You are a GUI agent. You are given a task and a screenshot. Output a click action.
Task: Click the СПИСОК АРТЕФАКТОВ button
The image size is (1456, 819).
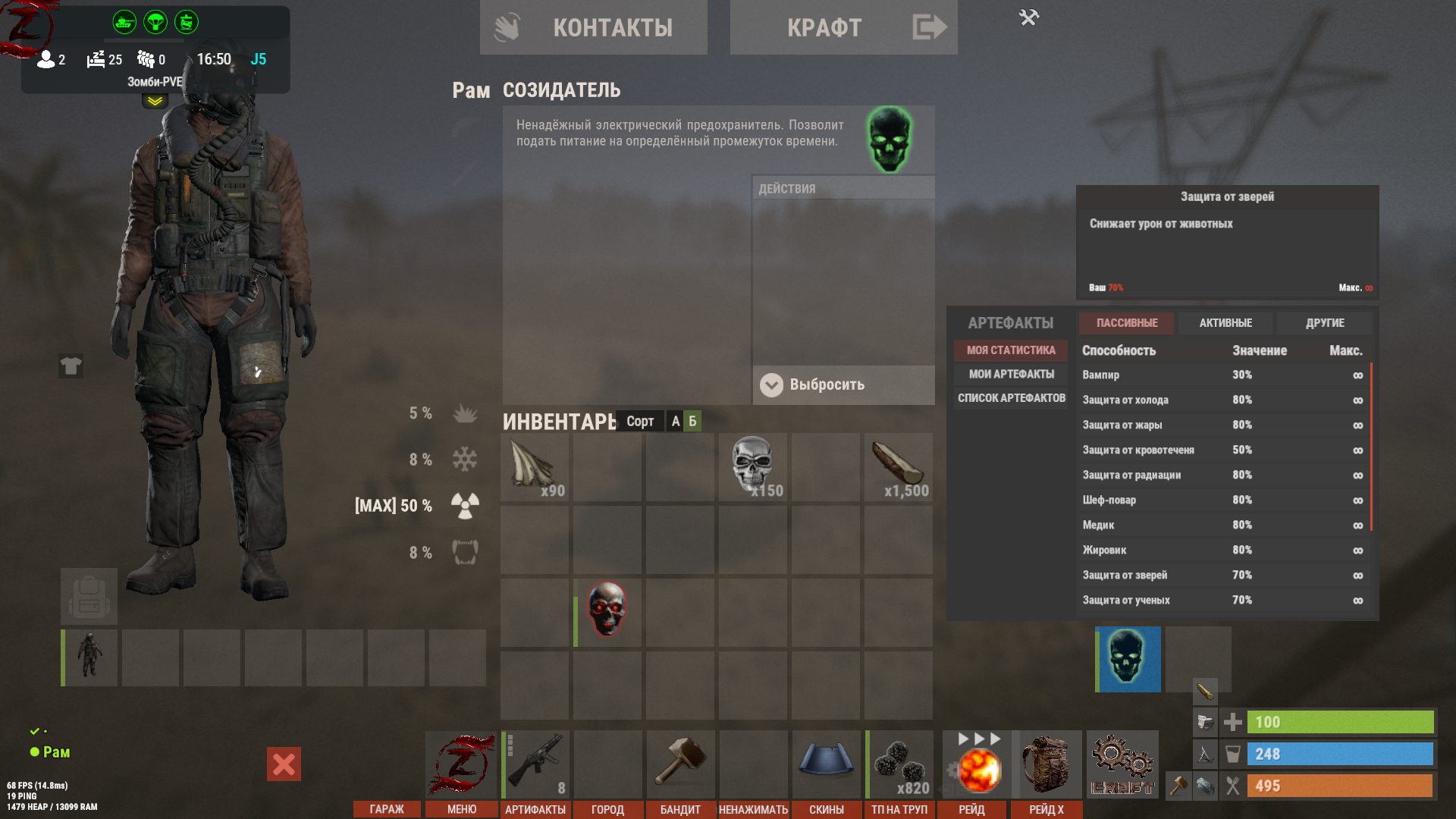tap(1011, 397)
